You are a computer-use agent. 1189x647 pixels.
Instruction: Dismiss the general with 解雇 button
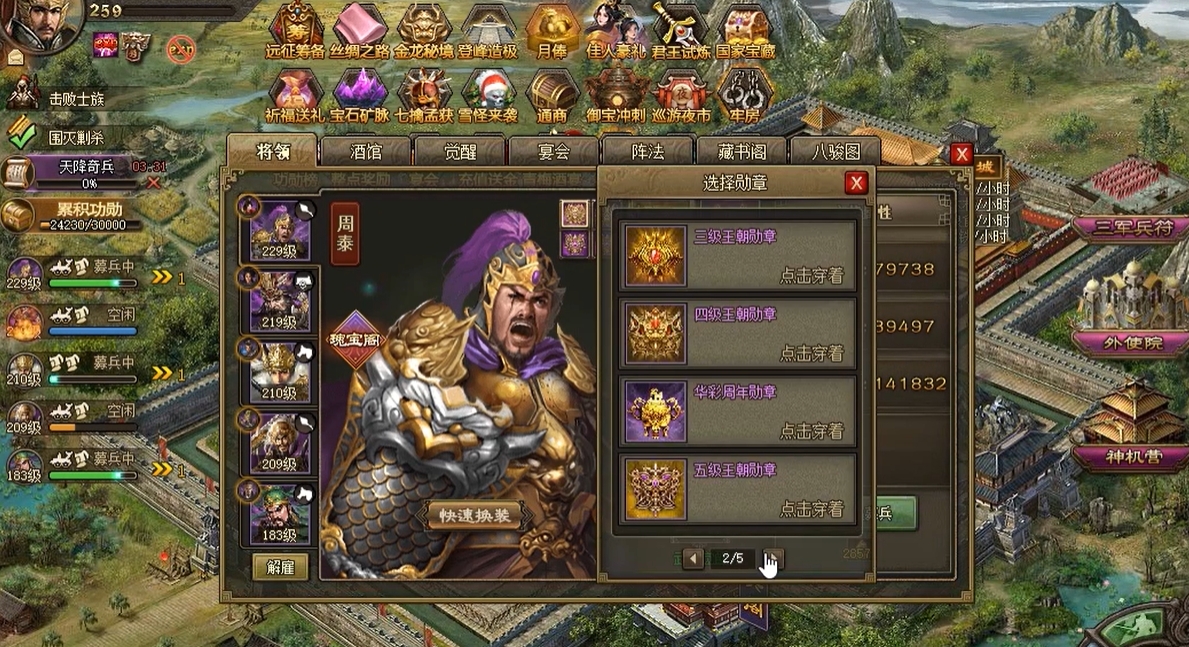[x=280, y=566]
